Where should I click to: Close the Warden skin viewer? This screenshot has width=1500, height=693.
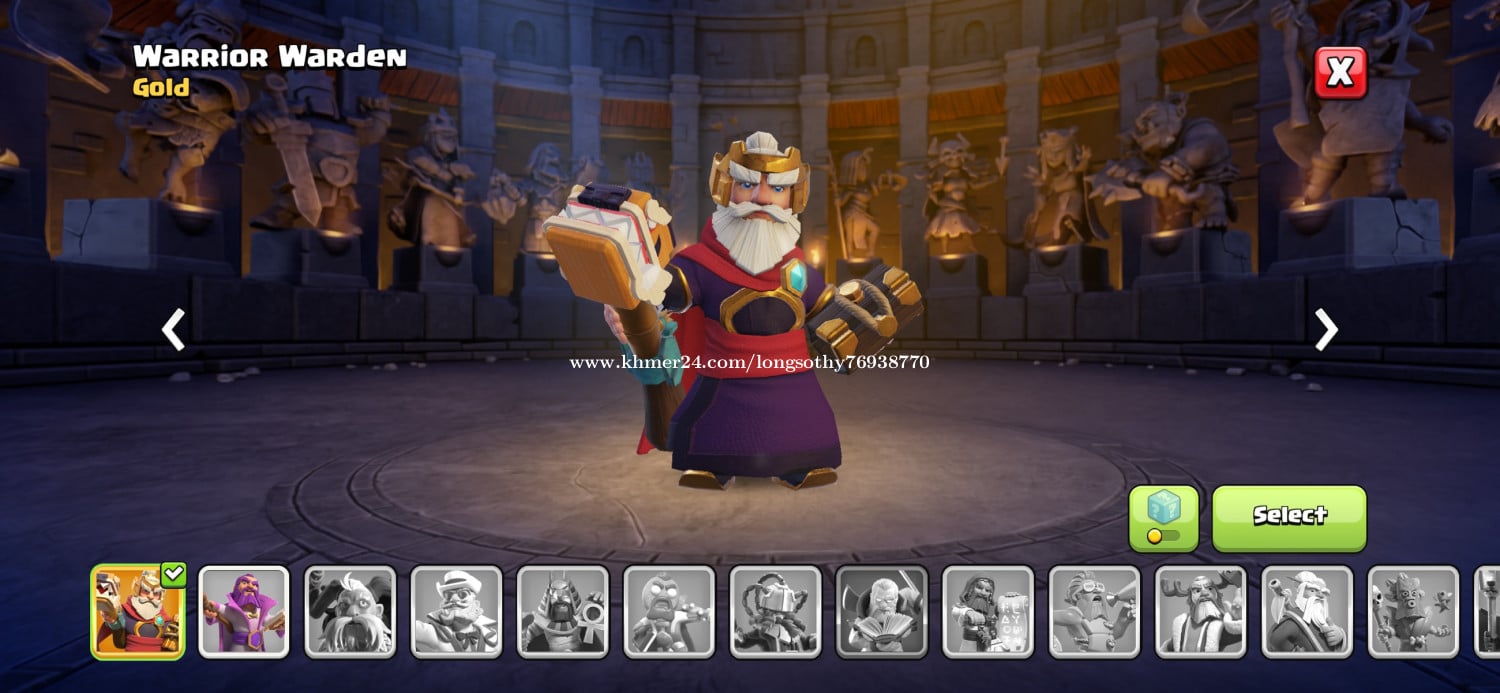click(x=1340, y=72)
